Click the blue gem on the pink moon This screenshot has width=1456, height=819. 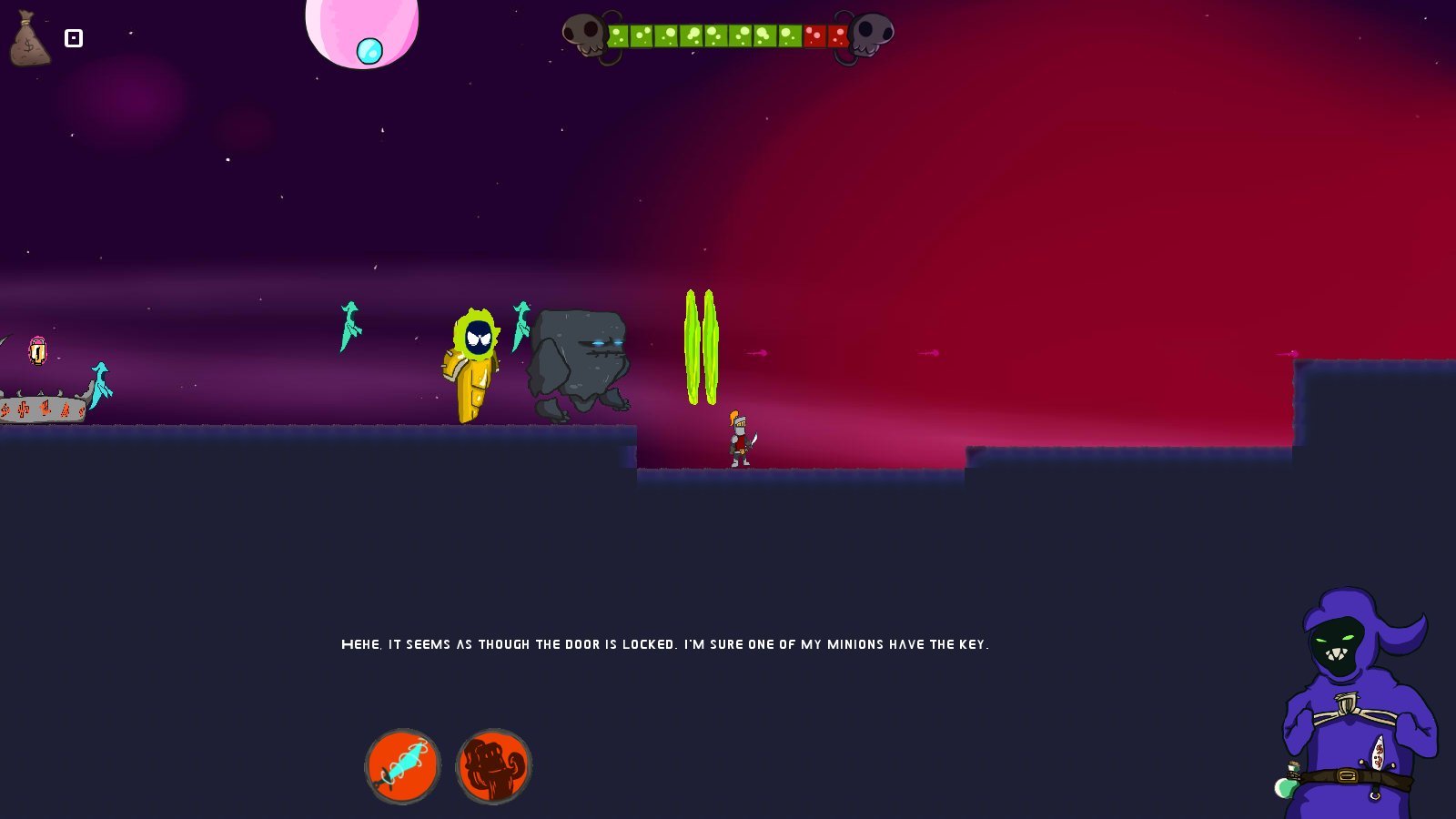370,53
